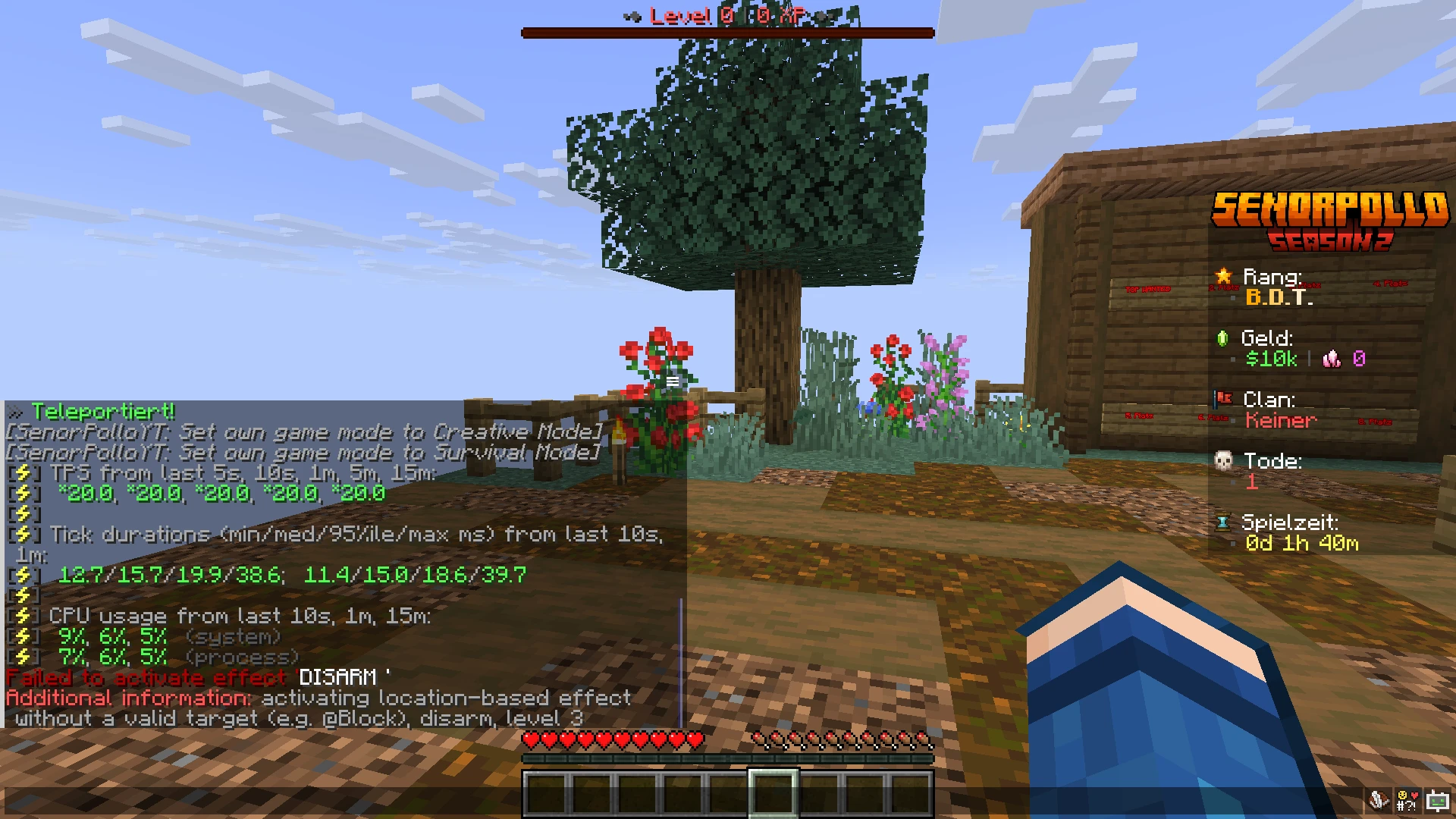The image size is (1456, 819).
Task: Open the Clan entry showing Keiner
Action: [1279, 421]
